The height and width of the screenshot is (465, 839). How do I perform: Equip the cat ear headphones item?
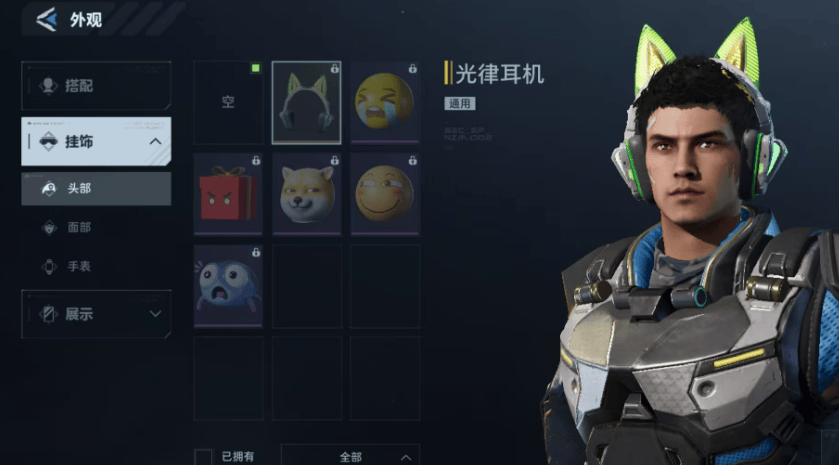pyautogui.click(x=306, y=103)
